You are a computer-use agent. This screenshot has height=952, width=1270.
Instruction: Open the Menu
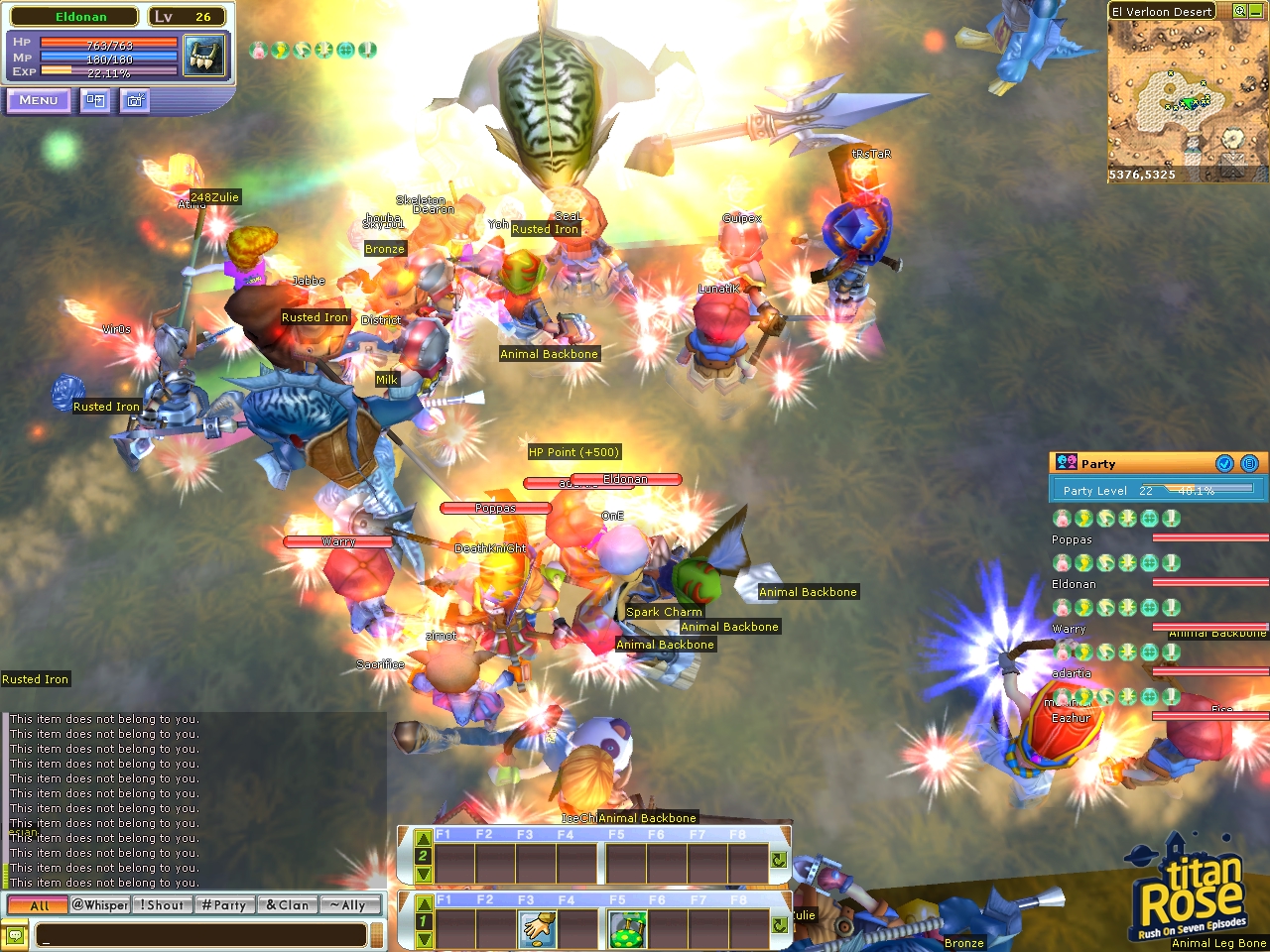(x=38, y=100)
